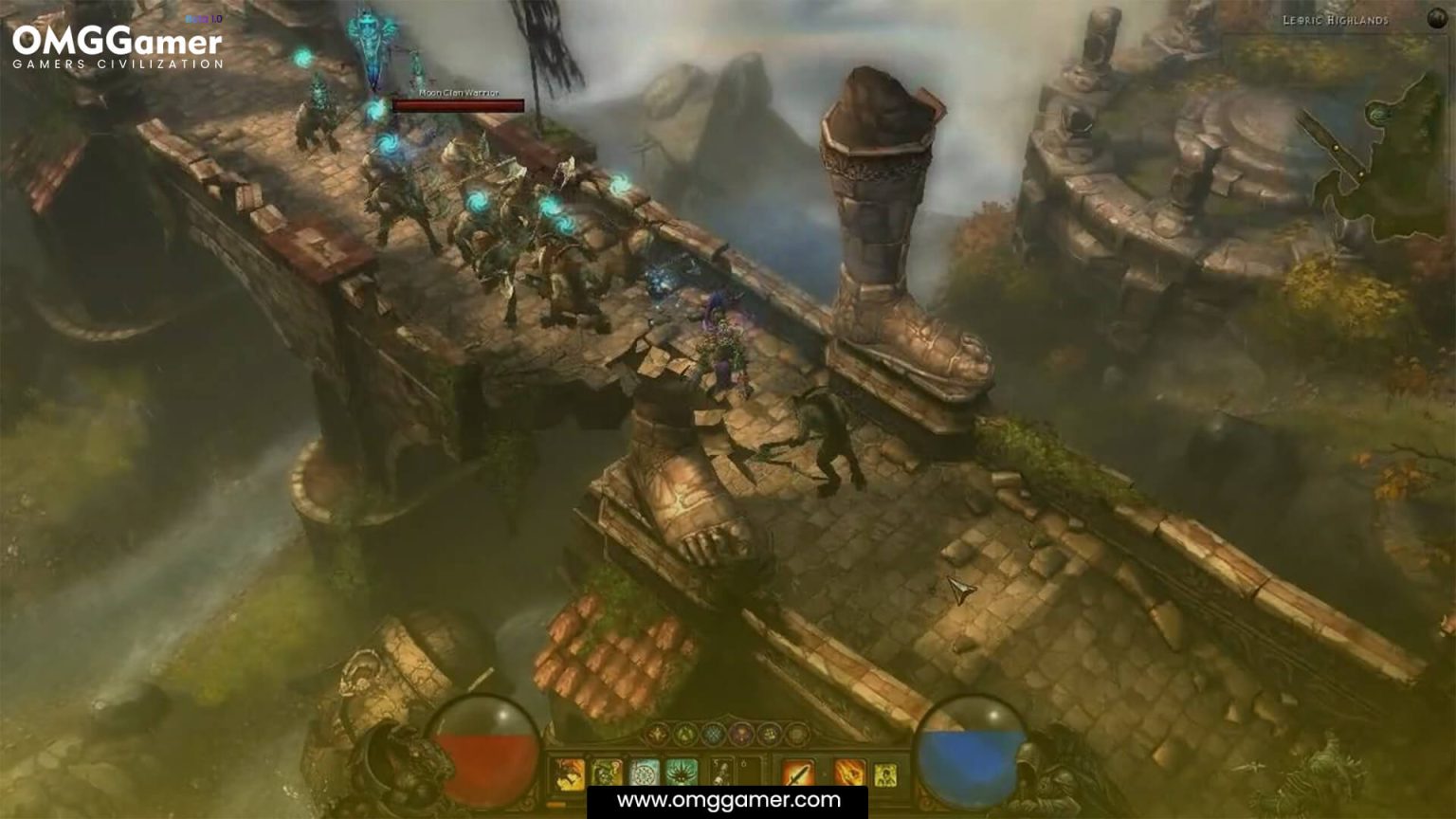Trigger the orange firebomb skill icon
1456x819 pixels.
[848, 773]
